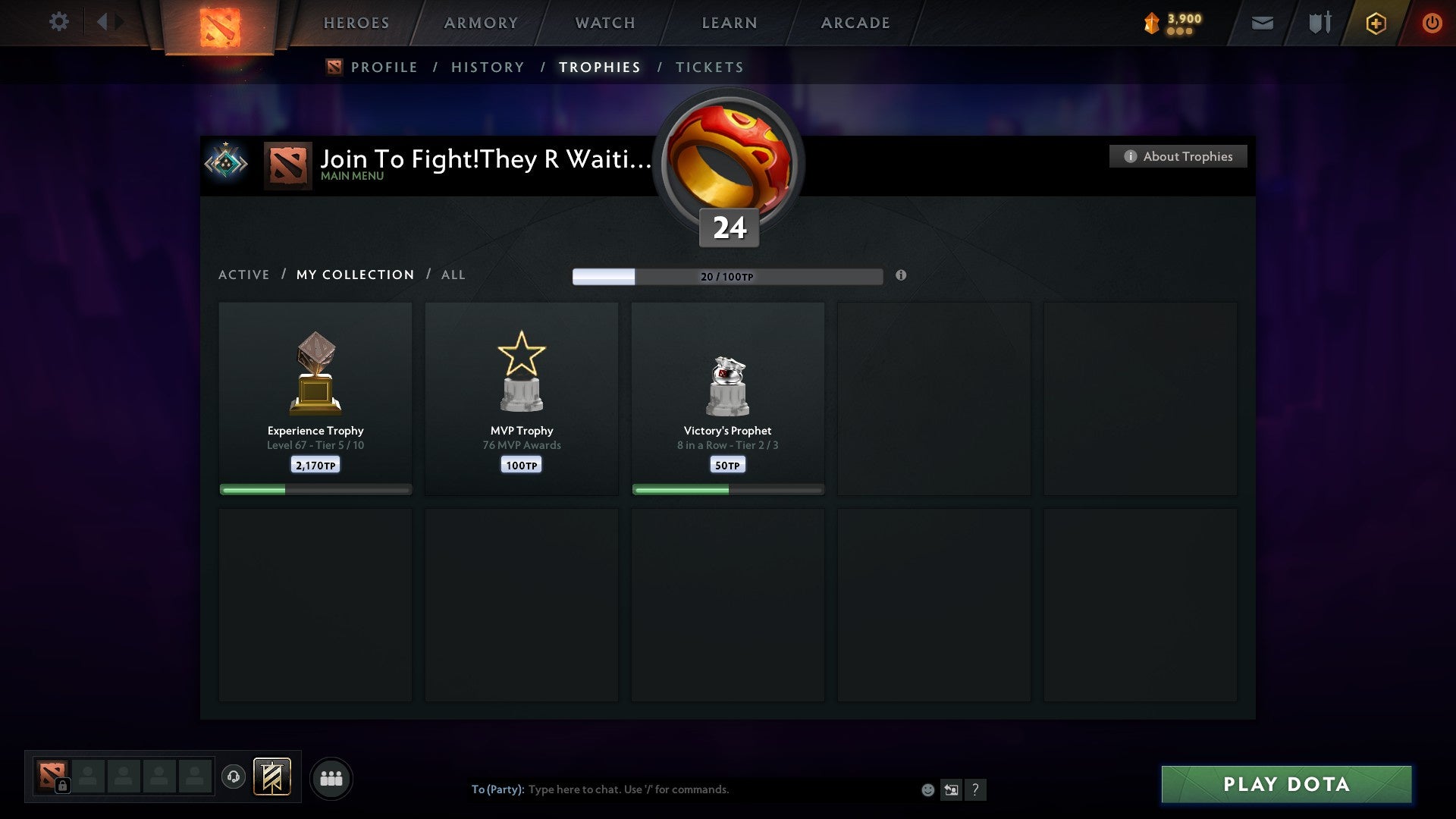The width and height of the screenshot is (1456, 819).
Task: Open the emoticon picker in chat bar
Action: point(928,789)
